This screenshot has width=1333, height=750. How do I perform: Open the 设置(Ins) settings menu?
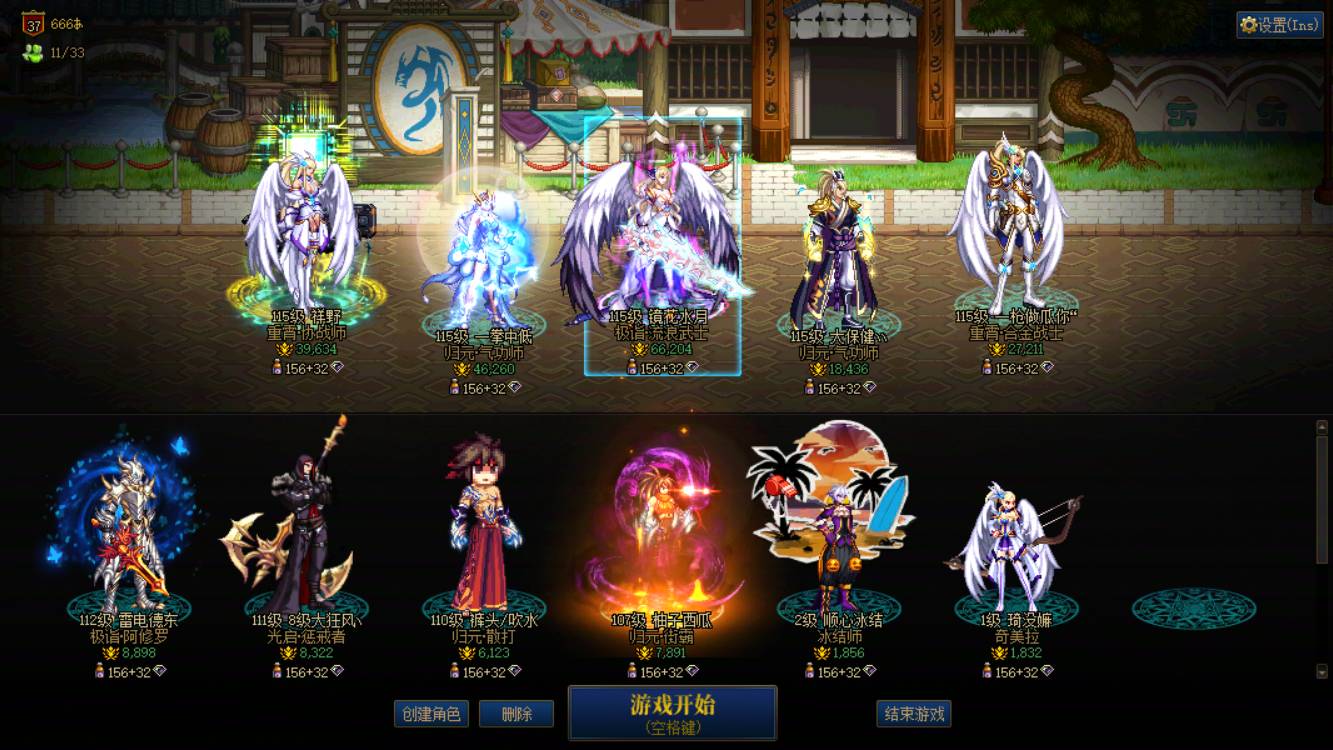tap(1280, 22)
